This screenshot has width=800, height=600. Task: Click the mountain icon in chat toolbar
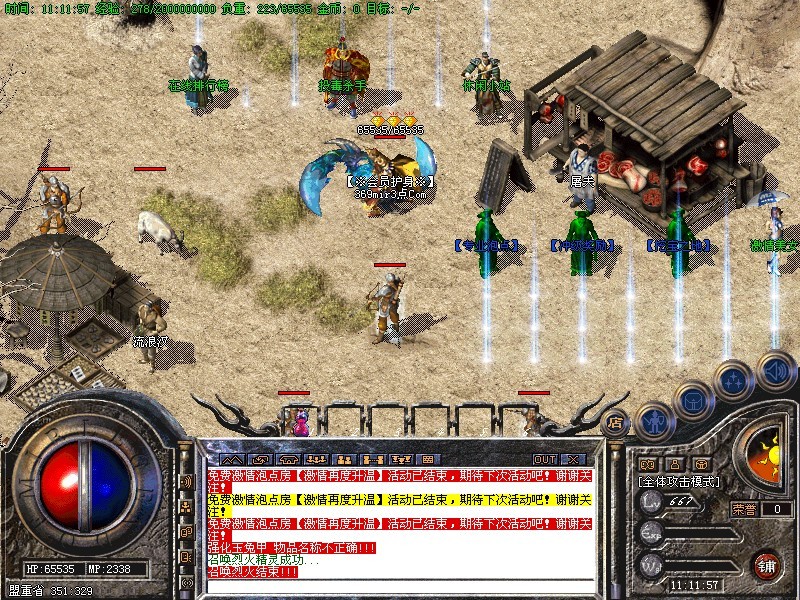tap(232, 460)
